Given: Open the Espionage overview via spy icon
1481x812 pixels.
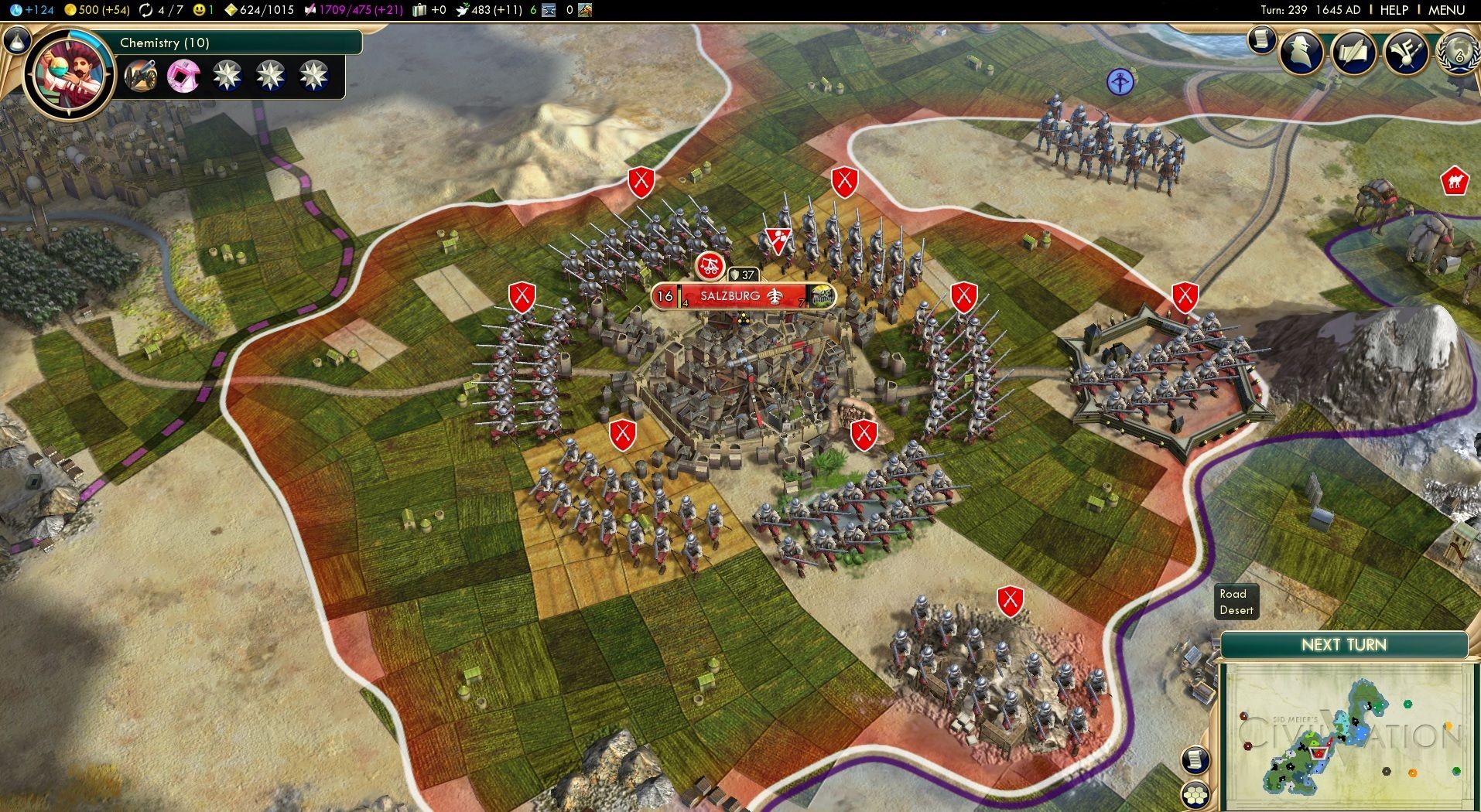Looking at the screenshot, I should tap(1301, 51).
